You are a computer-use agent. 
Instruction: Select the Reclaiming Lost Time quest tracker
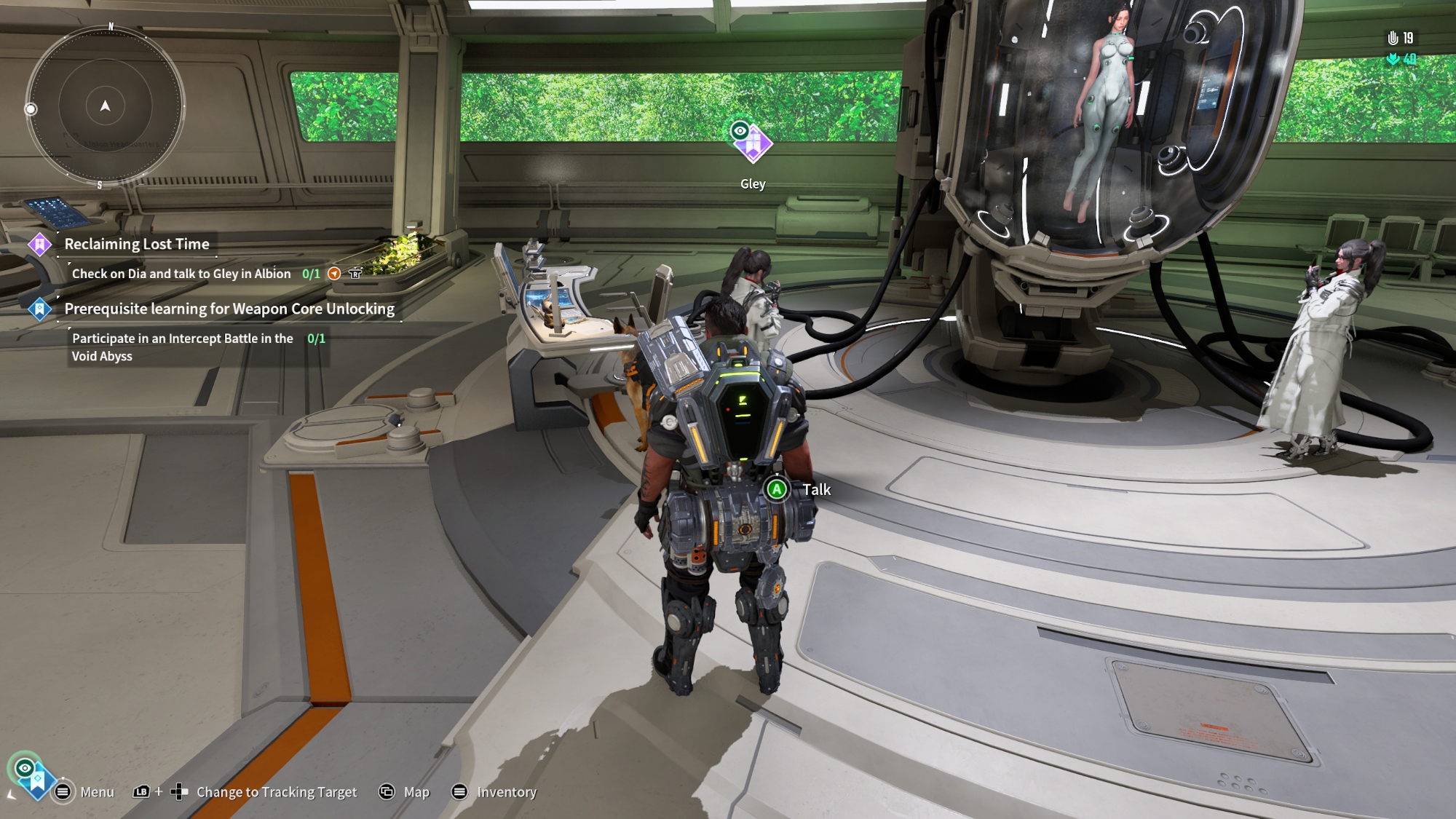(137, 245)
